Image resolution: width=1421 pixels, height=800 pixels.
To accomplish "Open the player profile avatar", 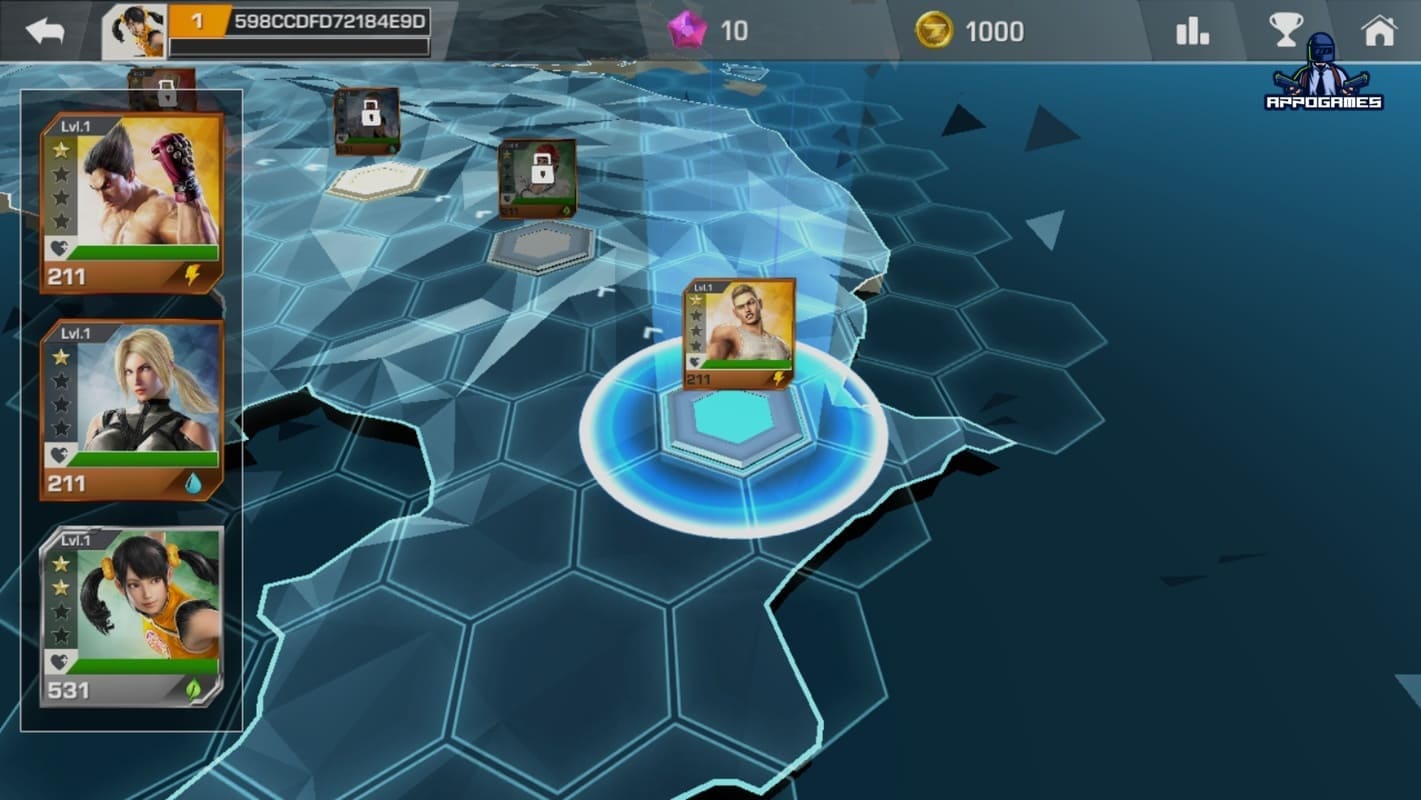I will tap(135, 31).
